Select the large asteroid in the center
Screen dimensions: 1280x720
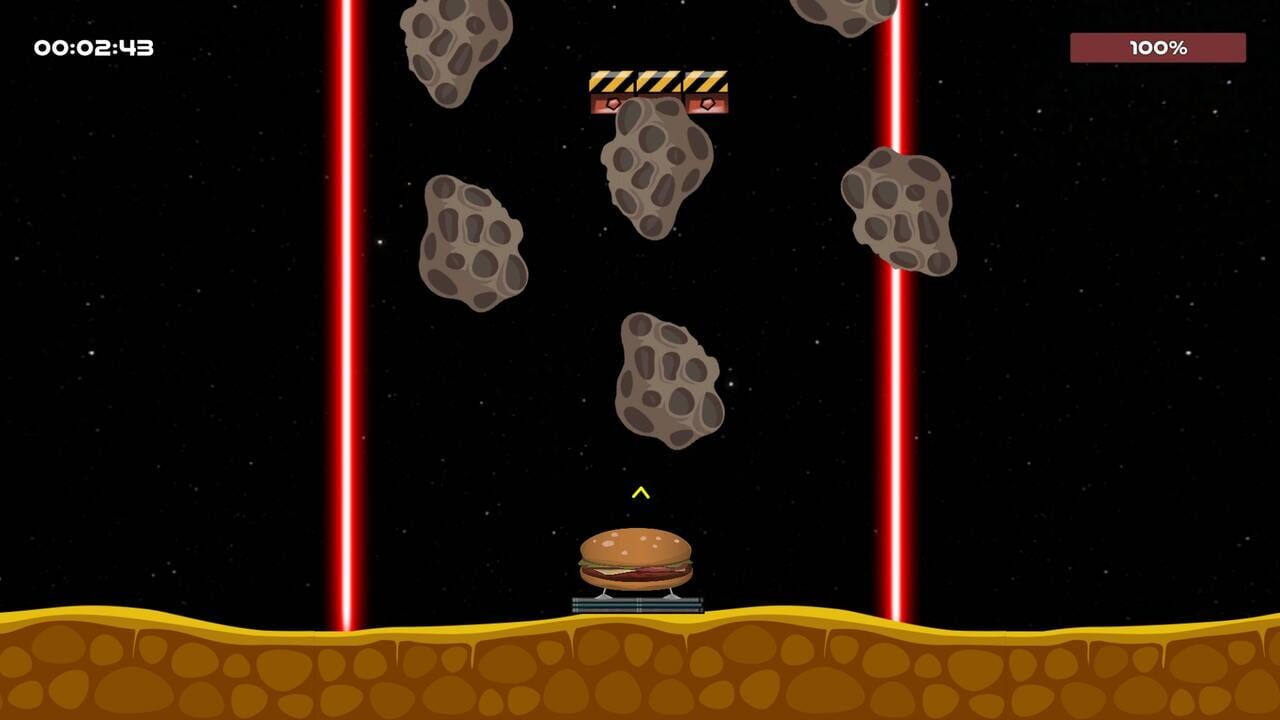[668, 380]
